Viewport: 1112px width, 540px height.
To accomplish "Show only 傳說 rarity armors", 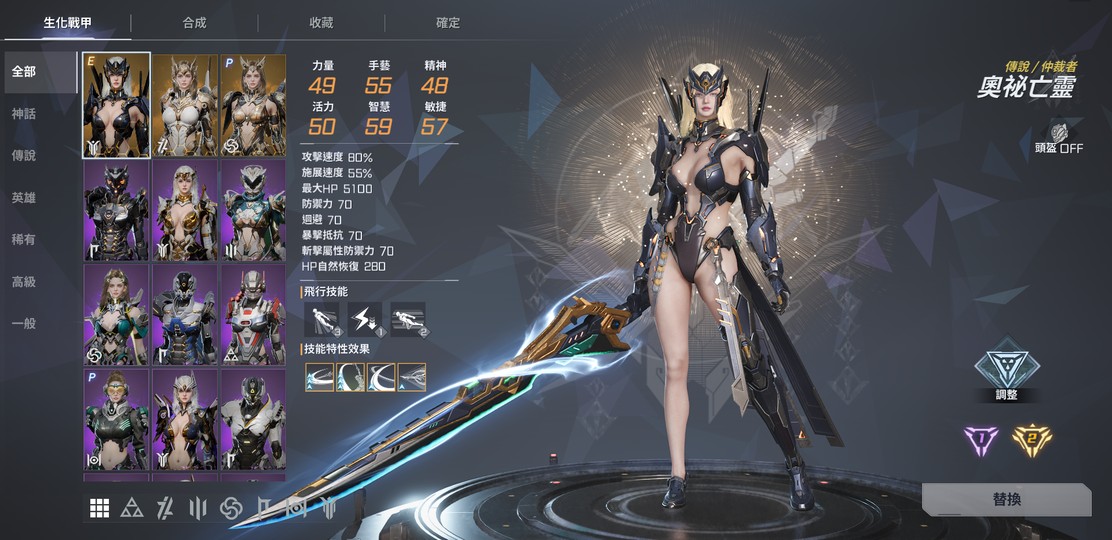I will (23, 156).
